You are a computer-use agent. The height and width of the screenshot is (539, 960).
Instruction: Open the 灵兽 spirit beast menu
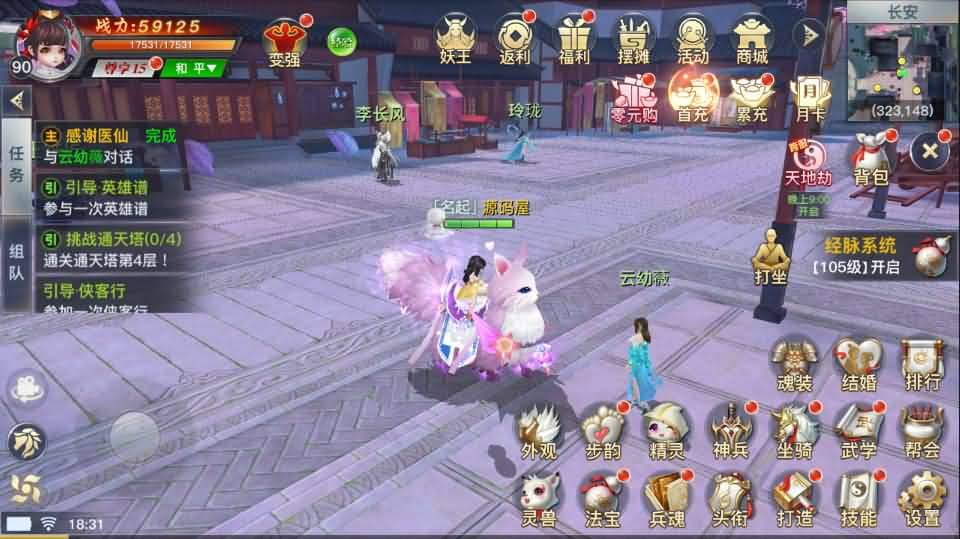pyautogui.click(x=540, y=499)
